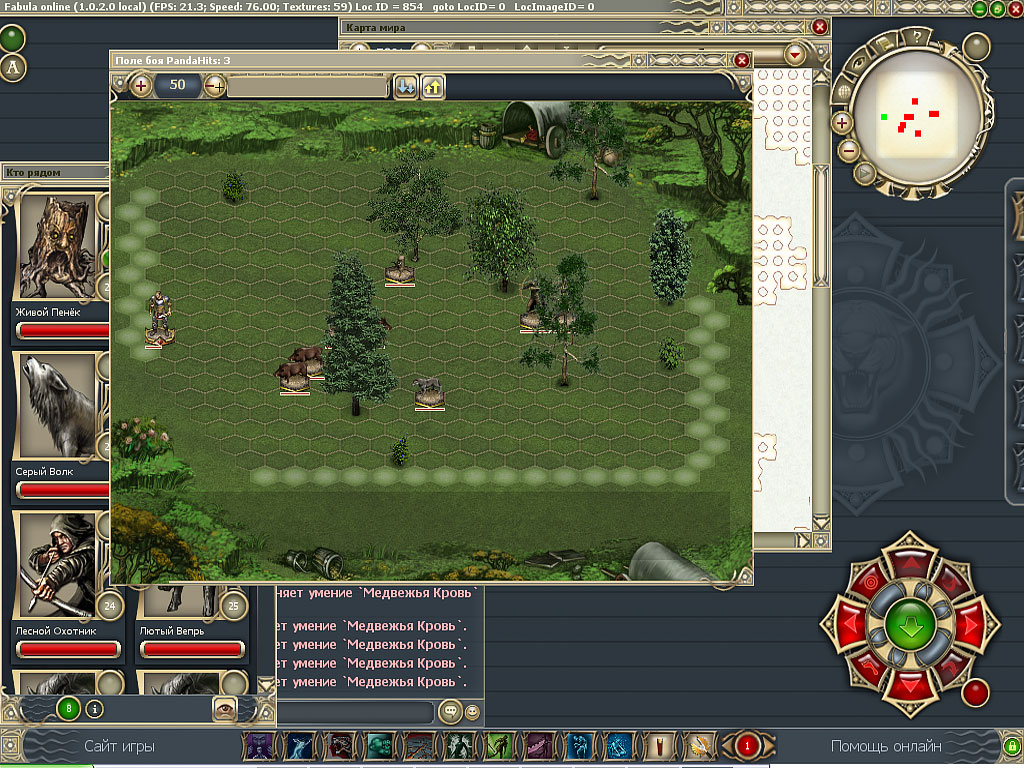Click the red plus button beside 50
This screenshot has width=1024, height=768.
[x=141, y=86]
